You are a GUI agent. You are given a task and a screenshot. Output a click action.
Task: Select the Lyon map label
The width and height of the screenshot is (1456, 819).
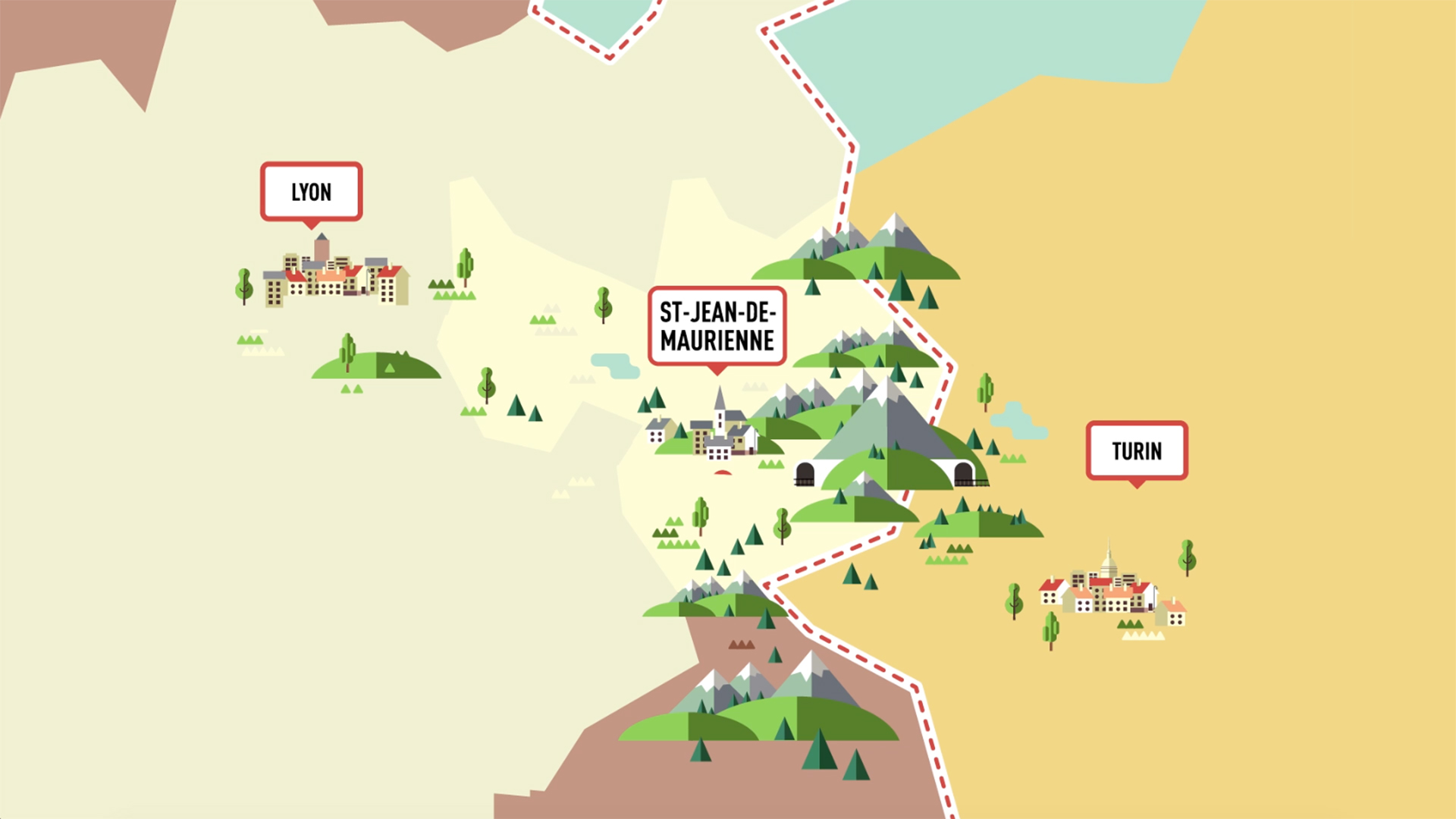coord(311,192)
